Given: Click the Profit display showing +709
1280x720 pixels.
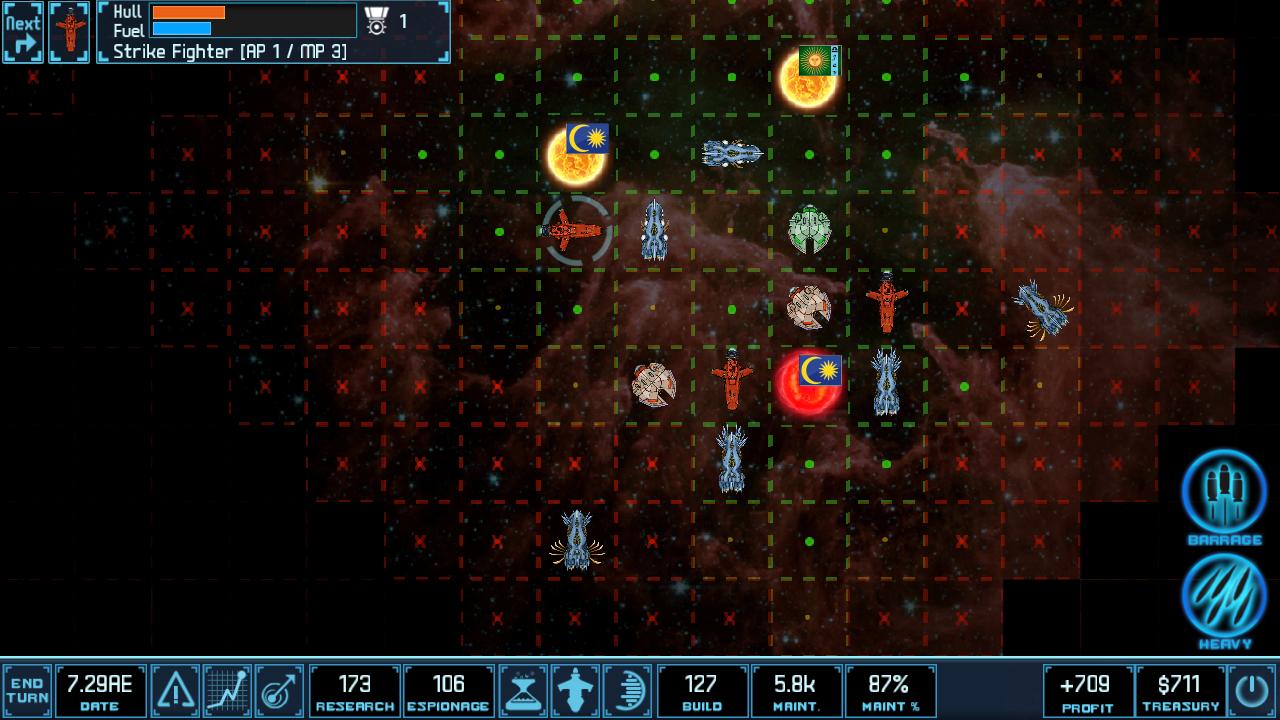Looking at the screenshot, I should [x=1085, y=688].
